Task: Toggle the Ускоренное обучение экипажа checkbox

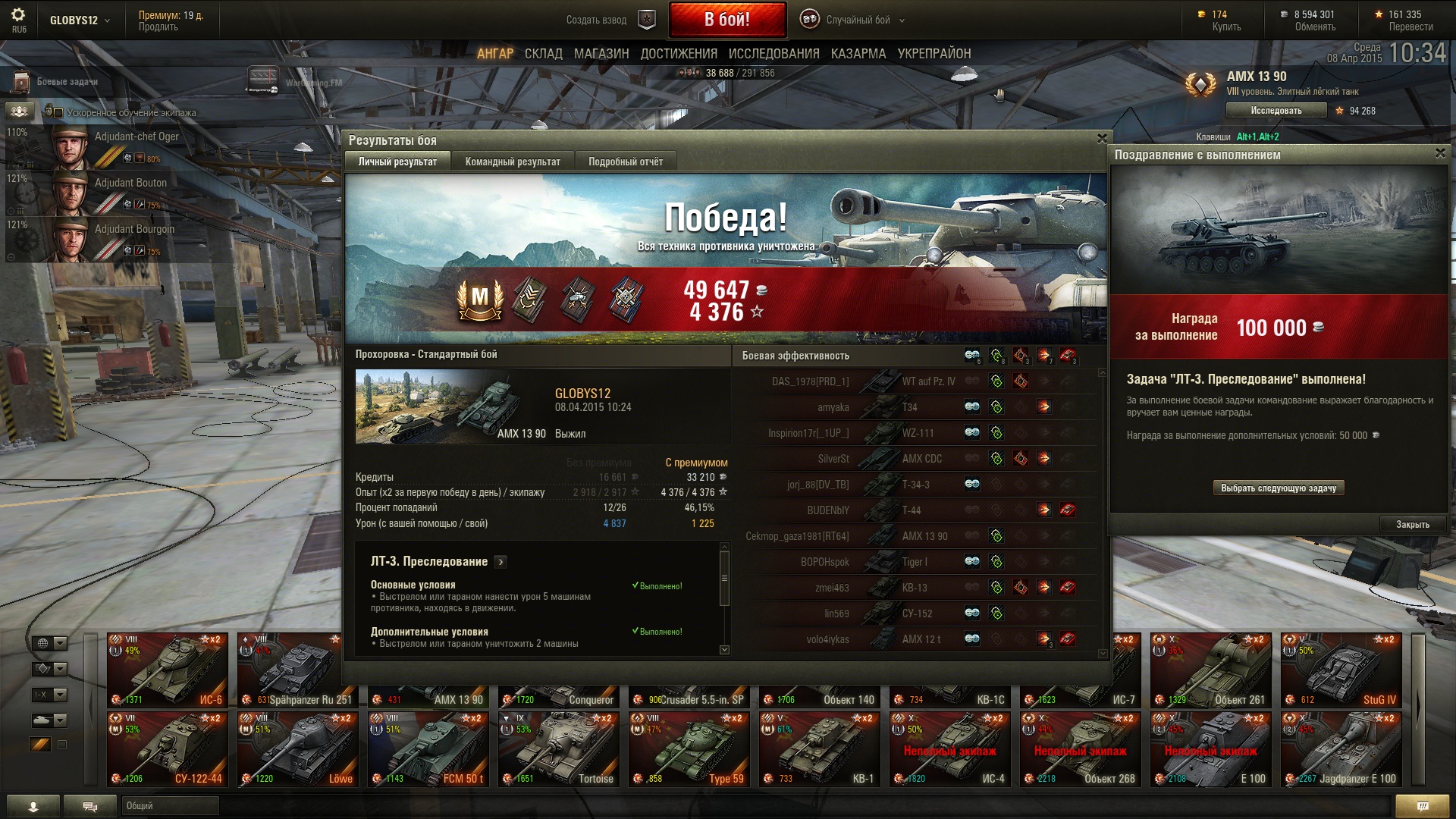Action: pos(58,113)
